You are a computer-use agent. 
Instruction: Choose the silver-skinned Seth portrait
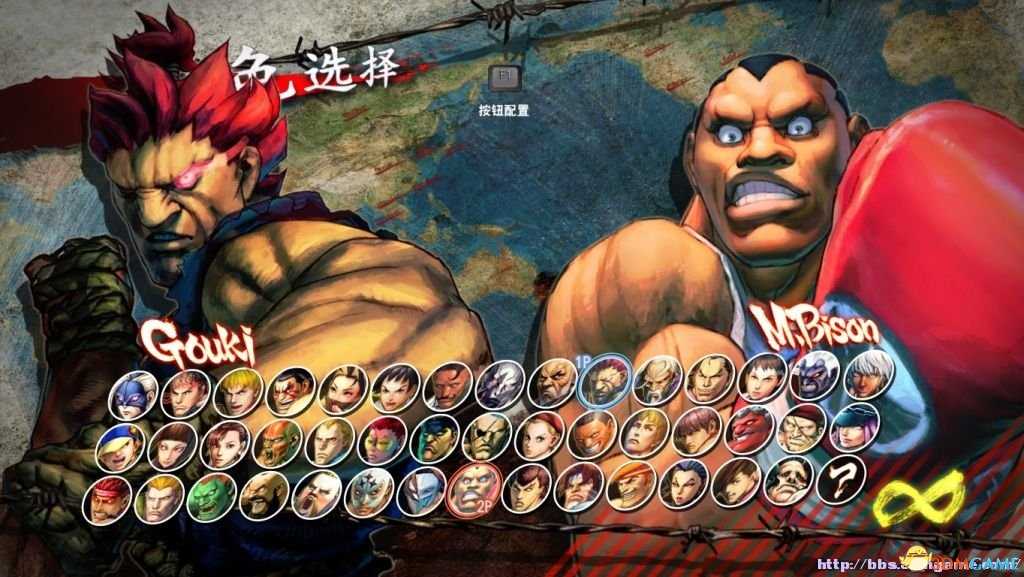pos(500,386)
